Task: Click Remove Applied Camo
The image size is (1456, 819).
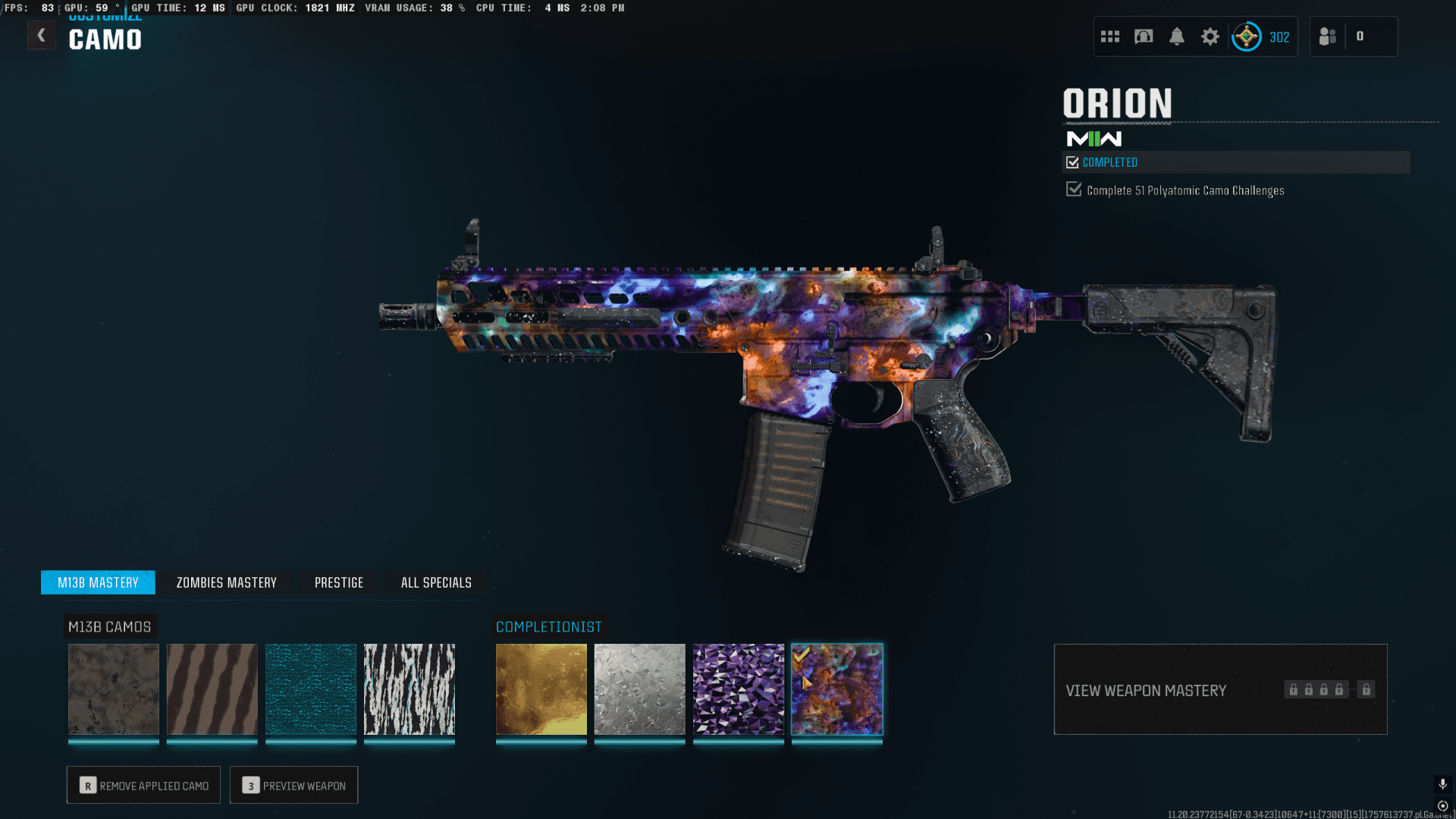Action: coord(143,786)
